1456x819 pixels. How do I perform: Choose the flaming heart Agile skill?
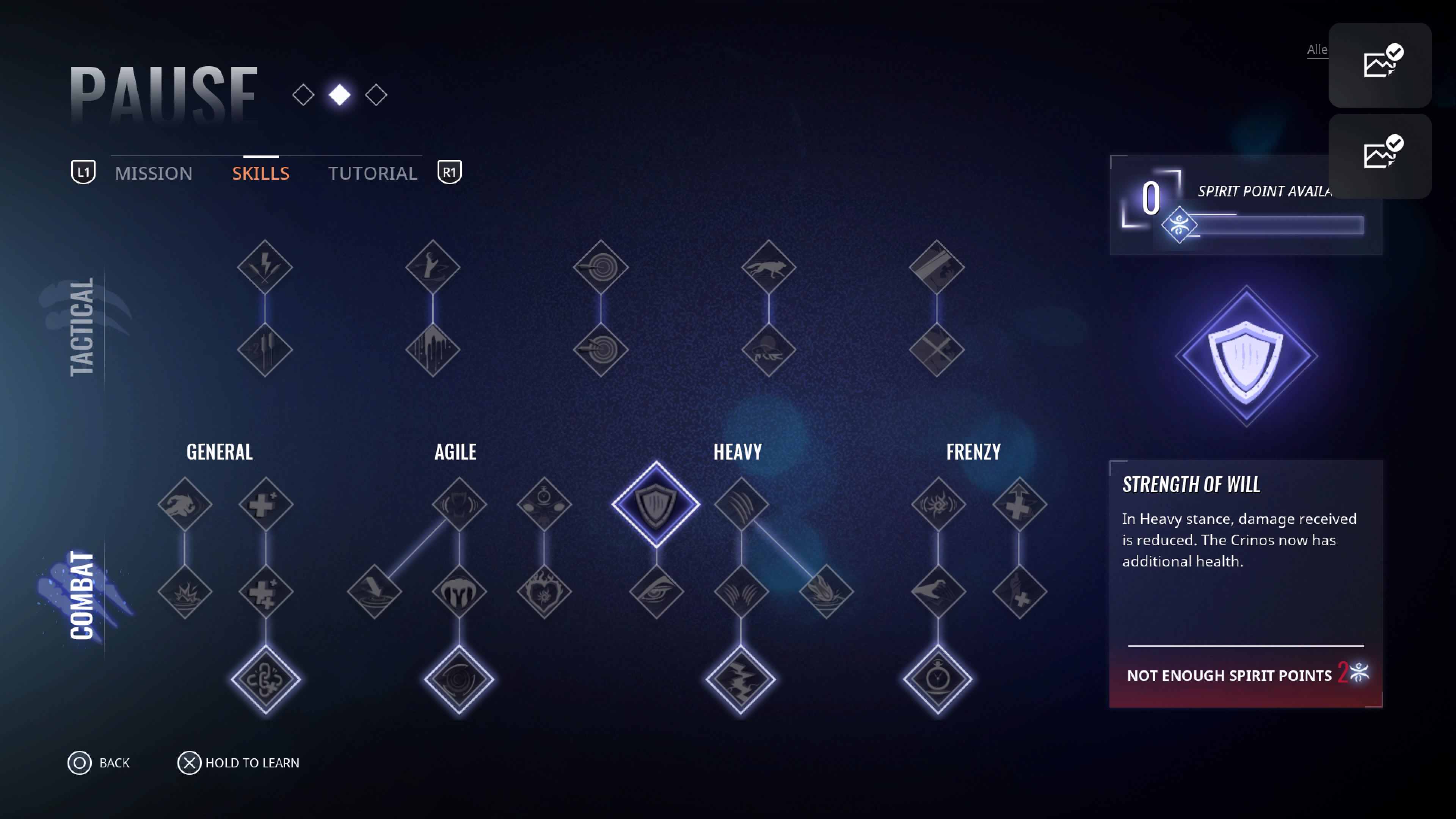[x=544, y=592]
